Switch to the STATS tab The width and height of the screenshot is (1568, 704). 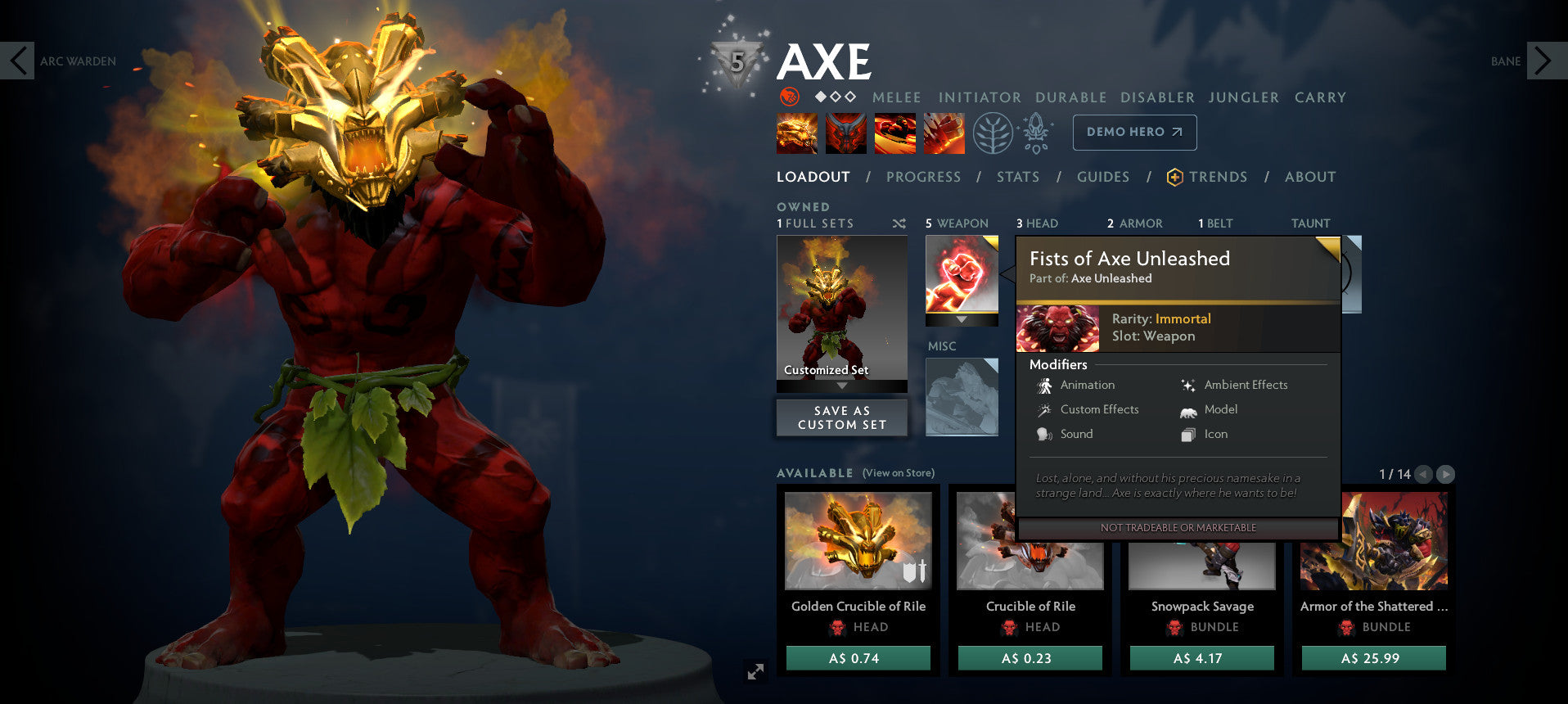point(1017,177)
